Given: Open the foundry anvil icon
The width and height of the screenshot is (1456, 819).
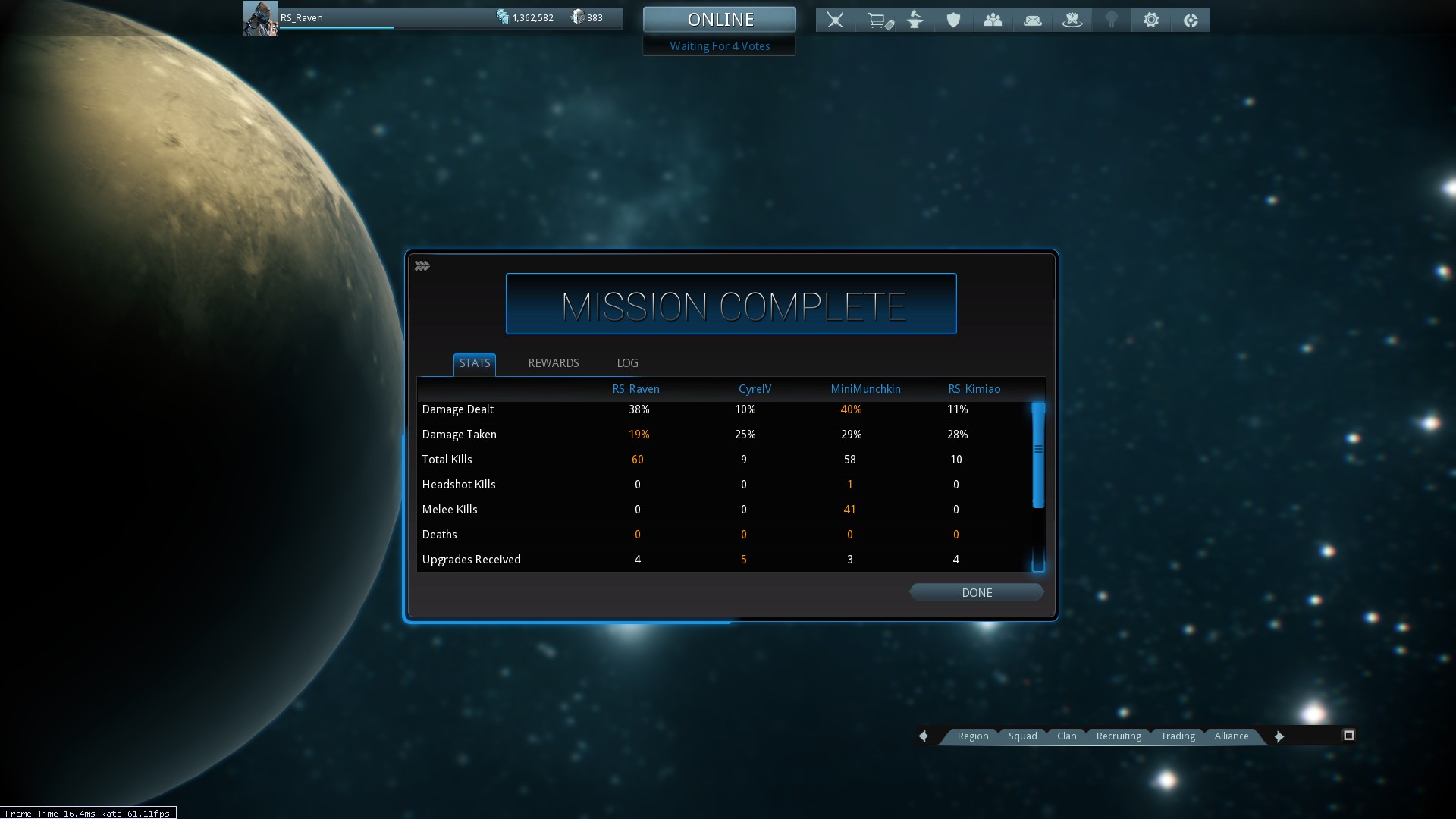Looking at the screenshot, I should (915, 20).
